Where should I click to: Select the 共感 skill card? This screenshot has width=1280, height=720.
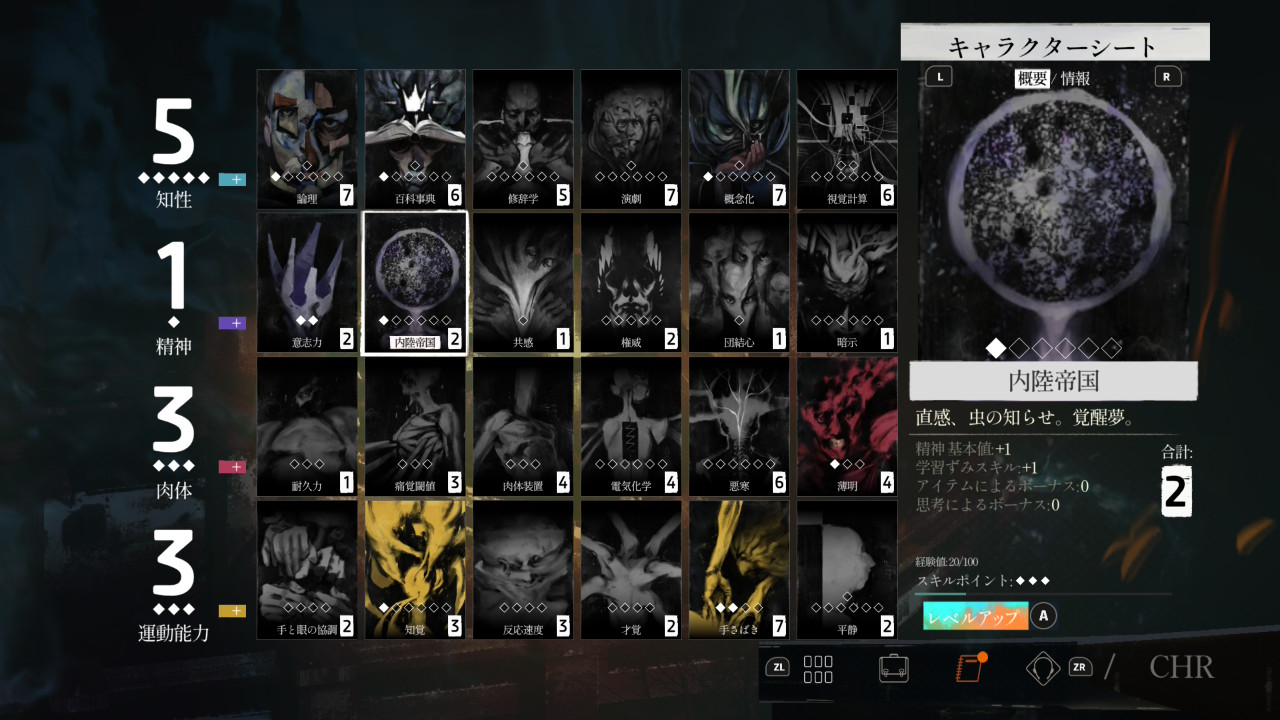pyautogui.click(x=522, y=282)
